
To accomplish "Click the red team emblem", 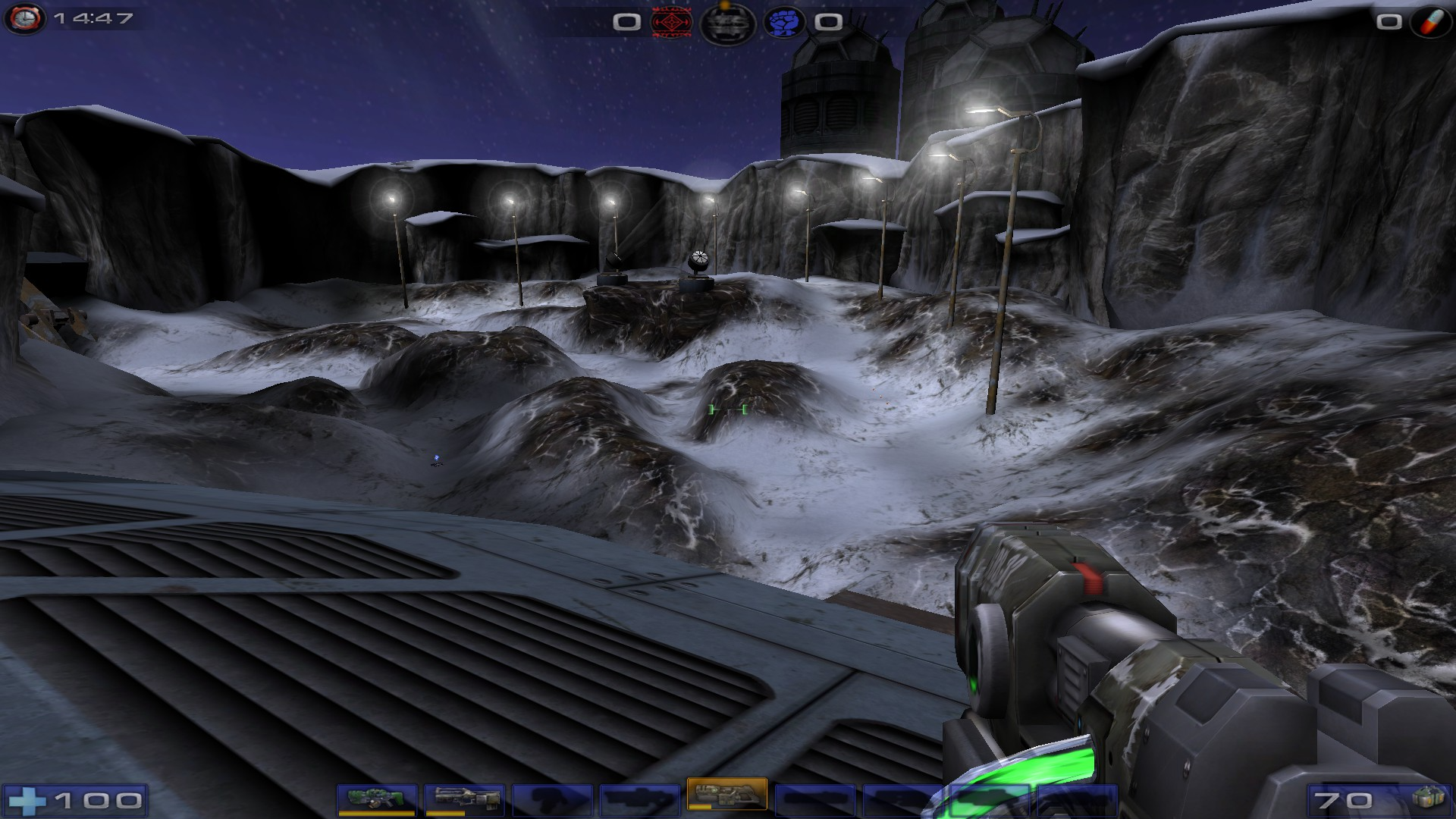I will point(670,23).
